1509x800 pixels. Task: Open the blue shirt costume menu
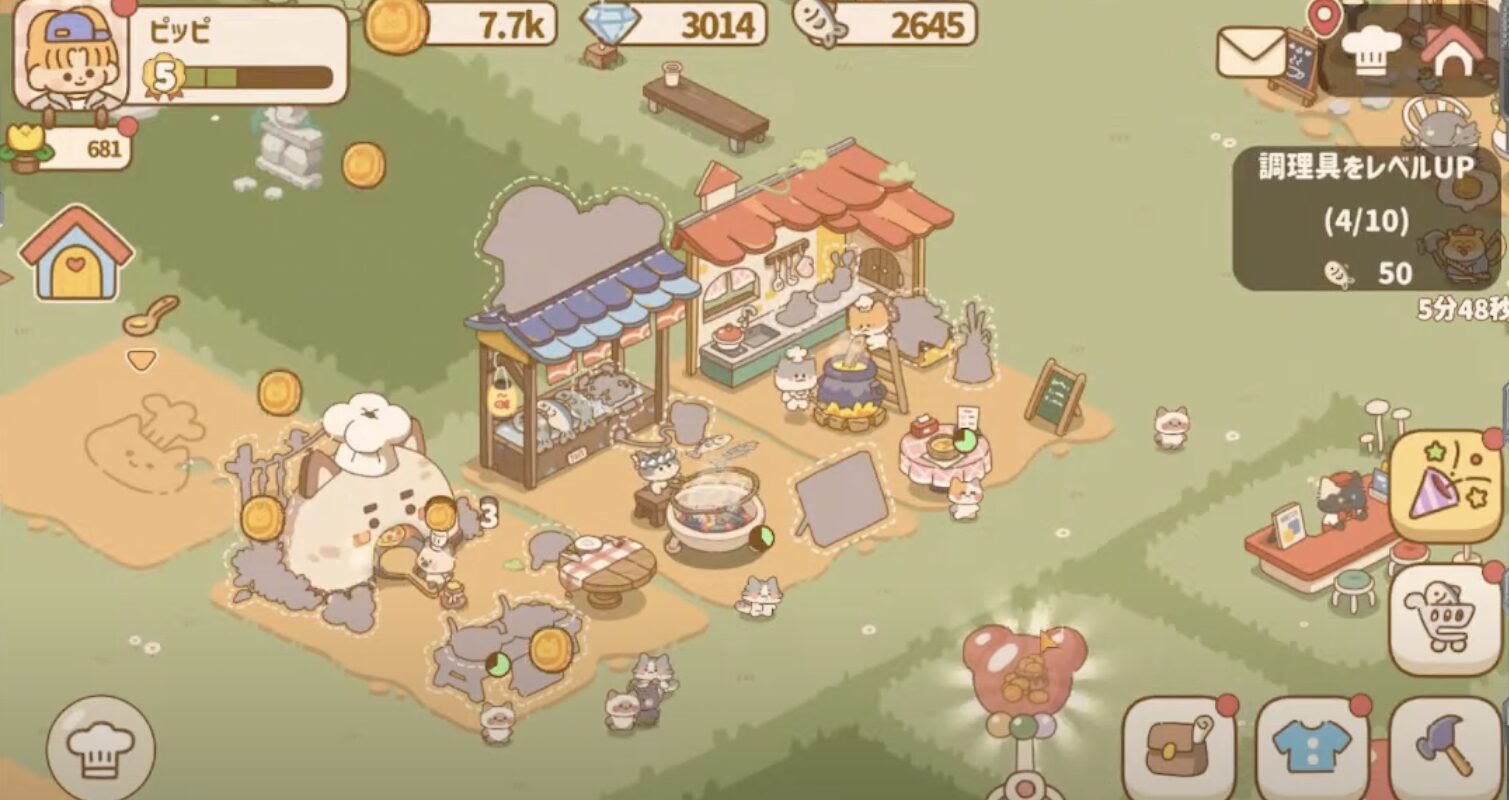pyautogui.click(x=1311, y=747)
